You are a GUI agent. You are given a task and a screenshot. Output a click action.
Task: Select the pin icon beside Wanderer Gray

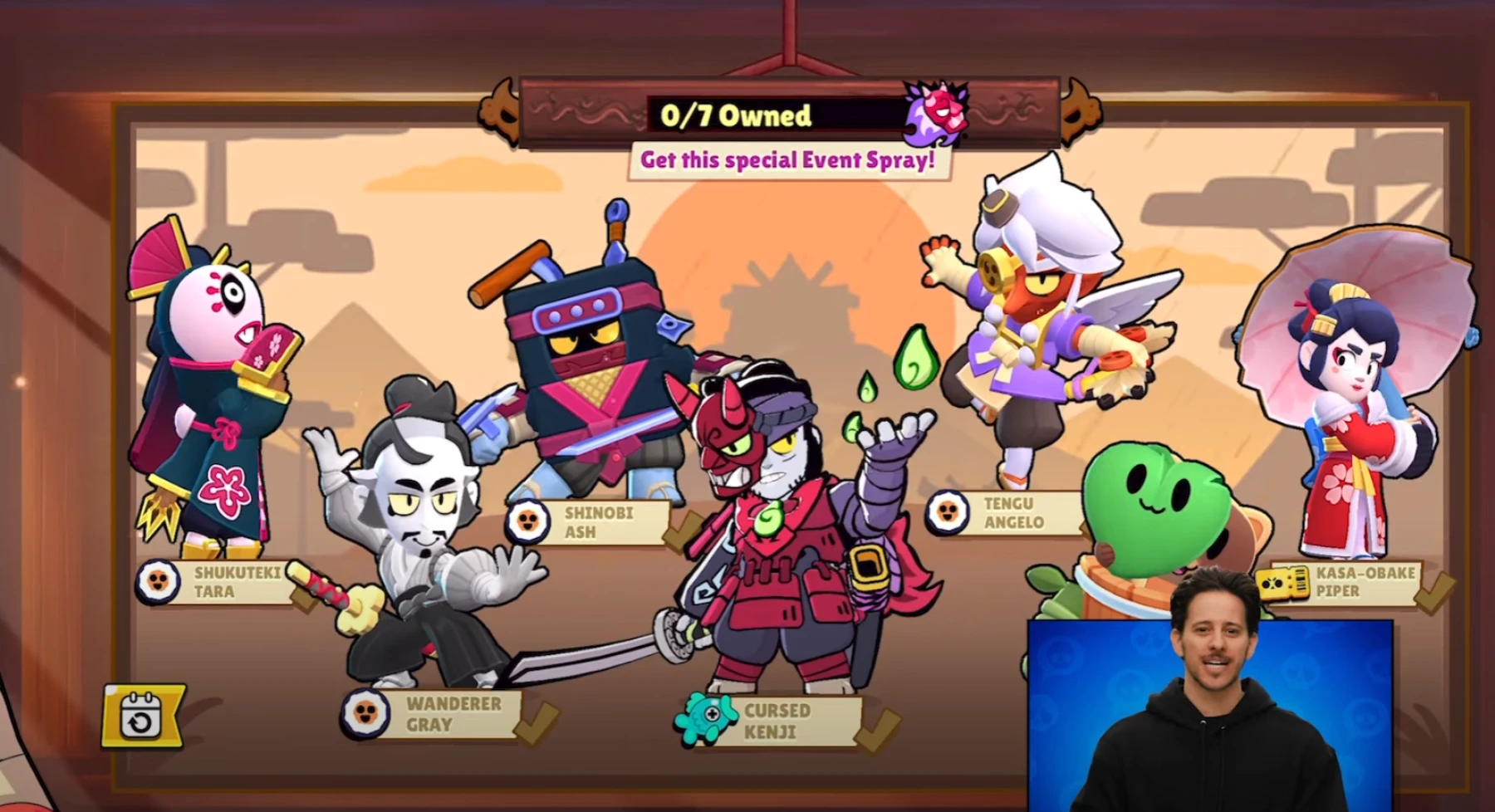(x=364, y=716)
